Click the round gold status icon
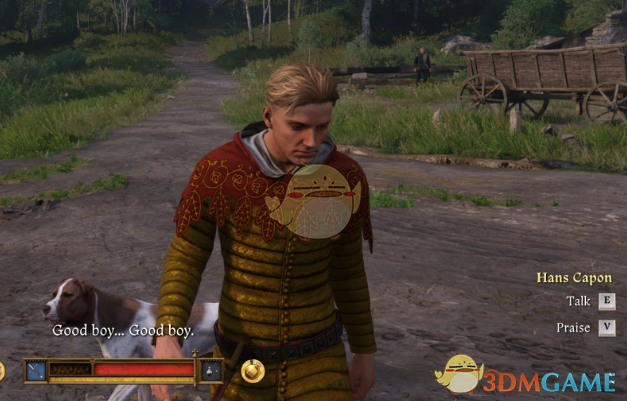 tap(252, 371)
